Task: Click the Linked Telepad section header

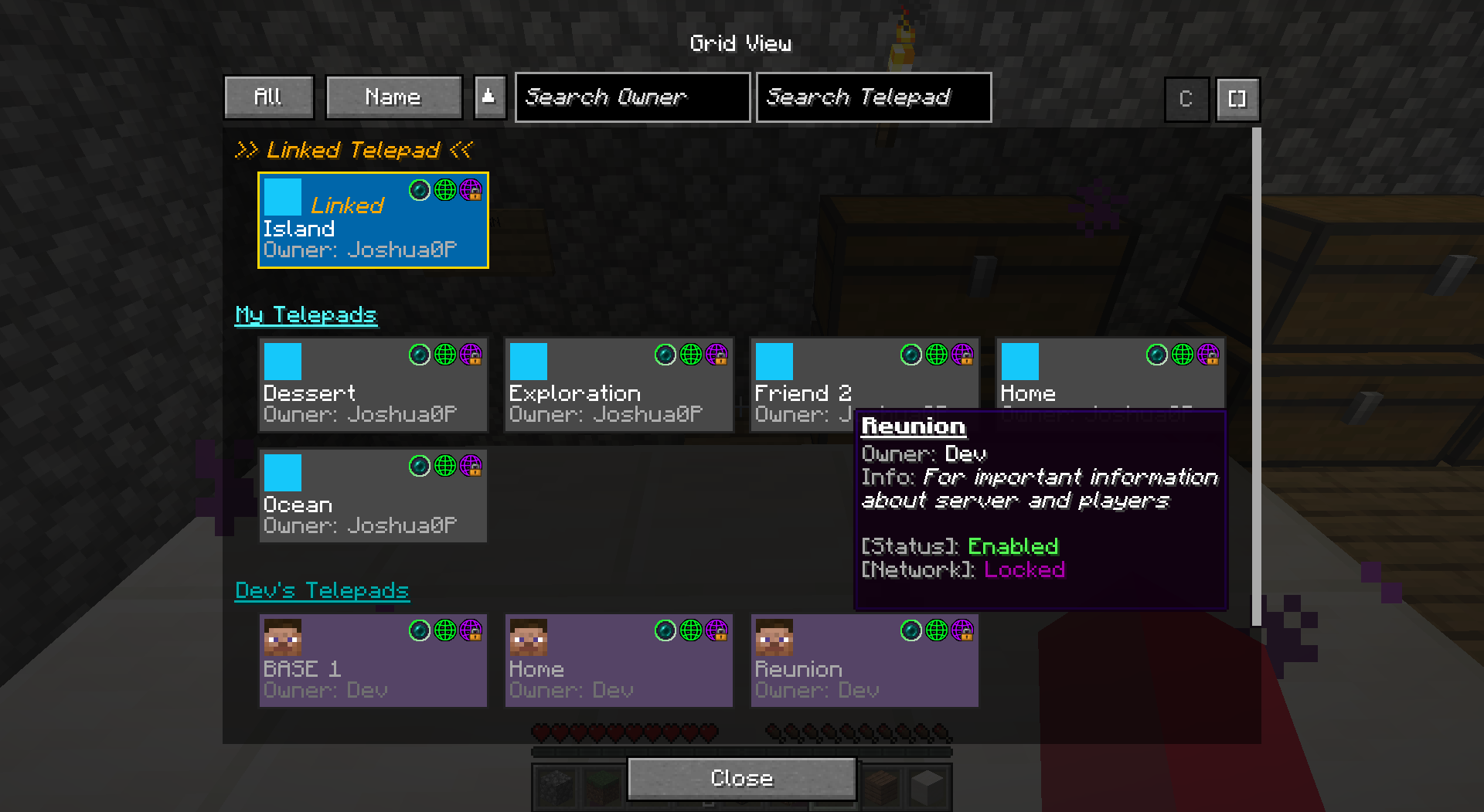Action: pos(354,150)
